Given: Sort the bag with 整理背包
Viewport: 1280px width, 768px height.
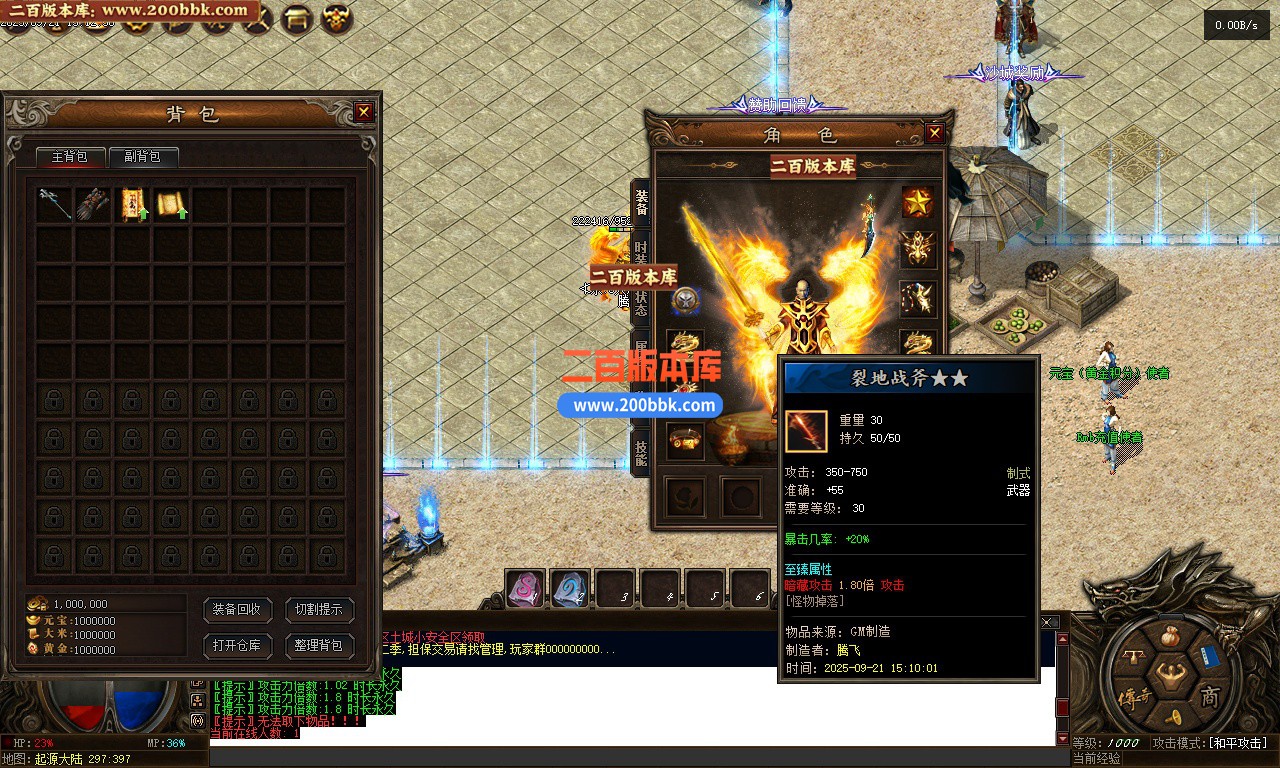Looking at the screenshot, I should click(319, 645).
